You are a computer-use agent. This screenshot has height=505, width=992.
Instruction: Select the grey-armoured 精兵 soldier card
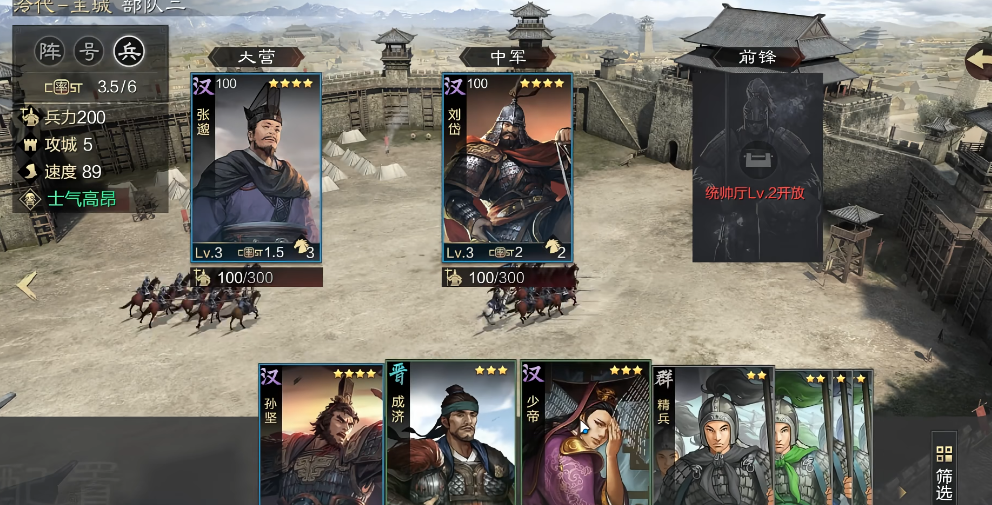point(710,438)
